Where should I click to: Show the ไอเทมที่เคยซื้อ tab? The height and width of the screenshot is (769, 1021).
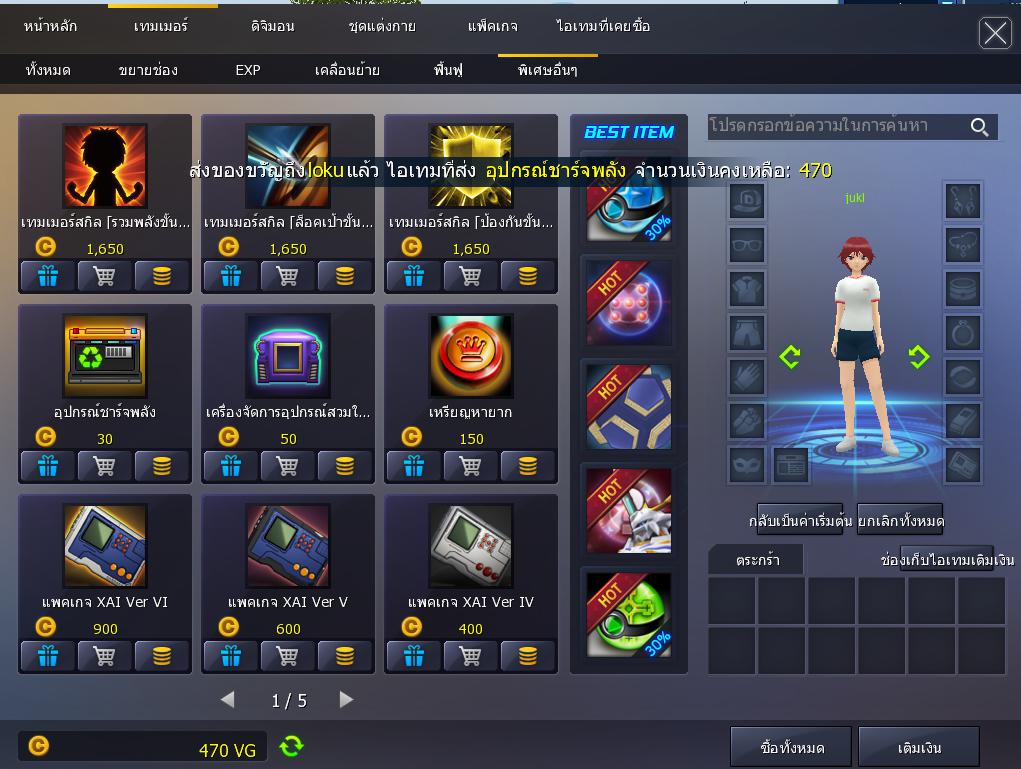tap(603, 26)
